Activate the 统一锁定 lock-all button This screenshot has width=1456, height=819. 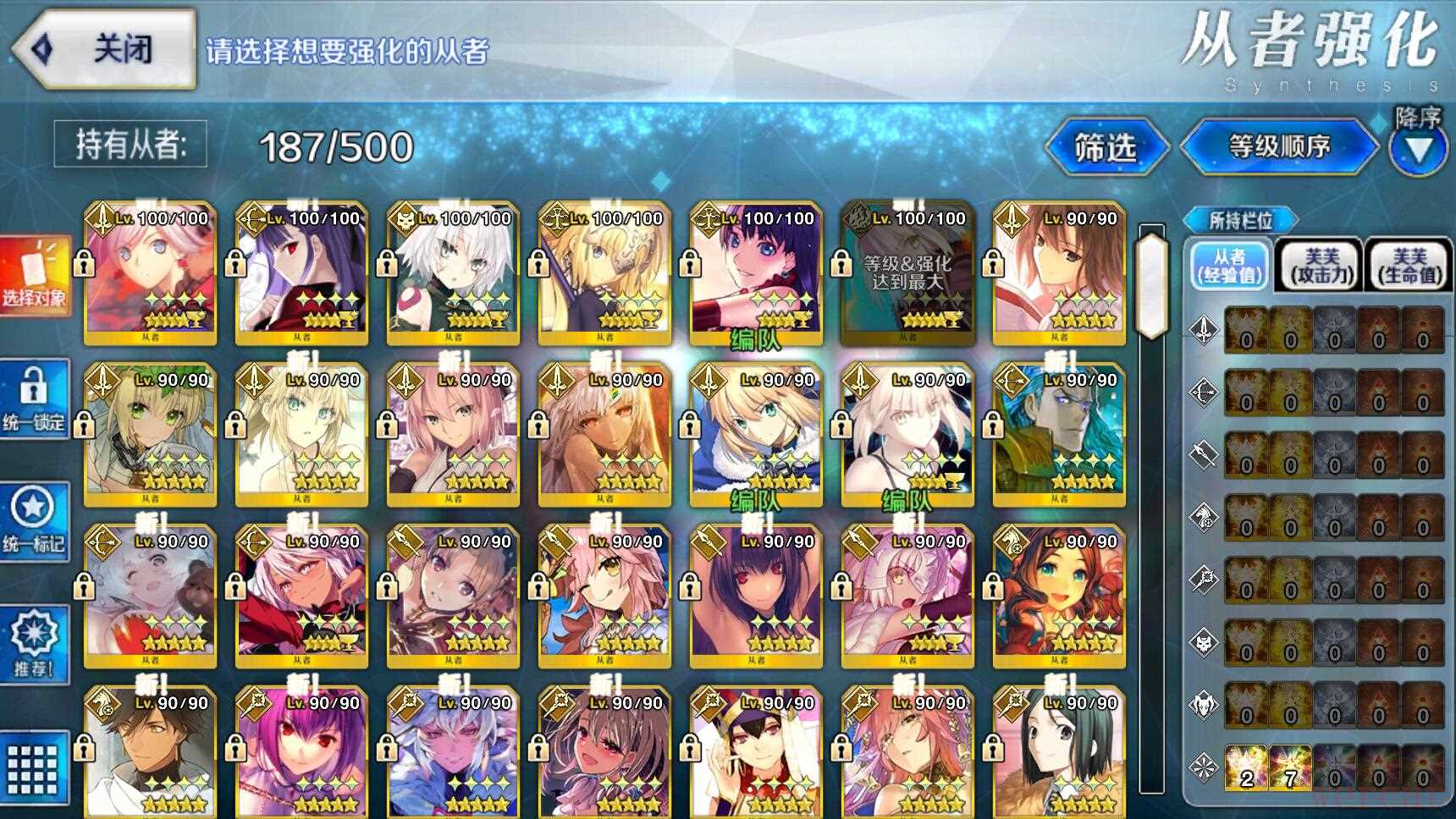[34, 399]
